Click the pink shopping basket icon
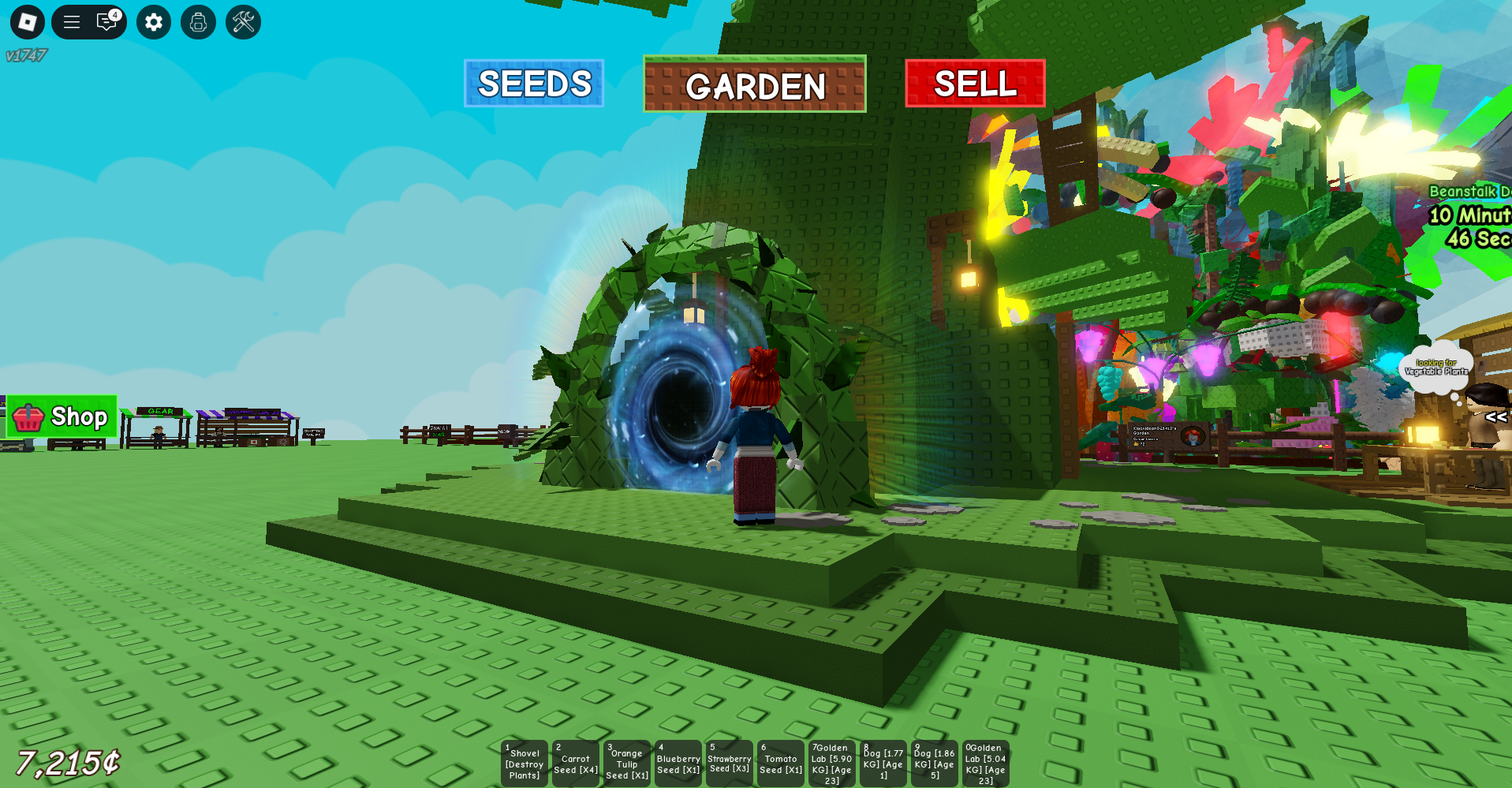This screenshot has height=788, width=1512. tap(28, 418)
